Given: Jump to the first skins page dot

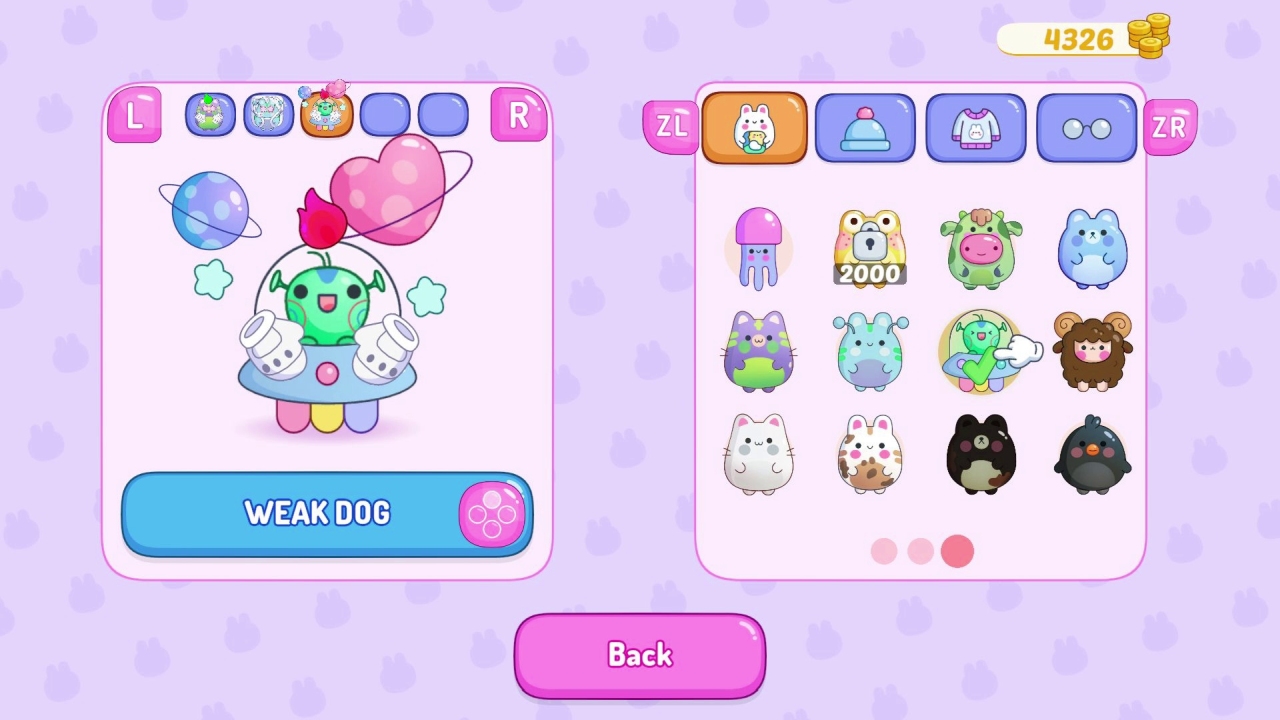Looking at the screenshot, I should 883,551.
